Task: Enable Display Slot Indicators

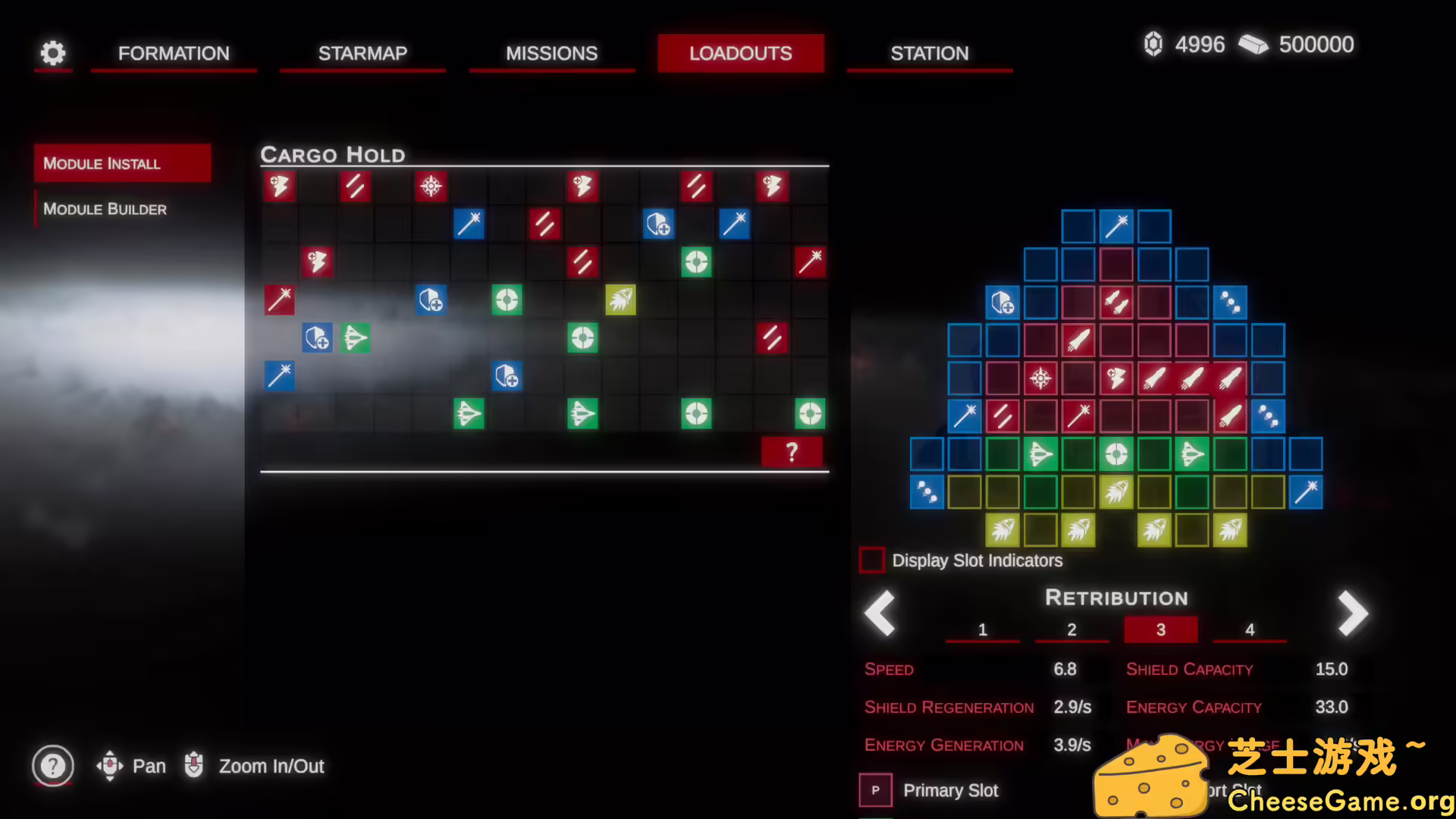Action: [x=871, y=560]
